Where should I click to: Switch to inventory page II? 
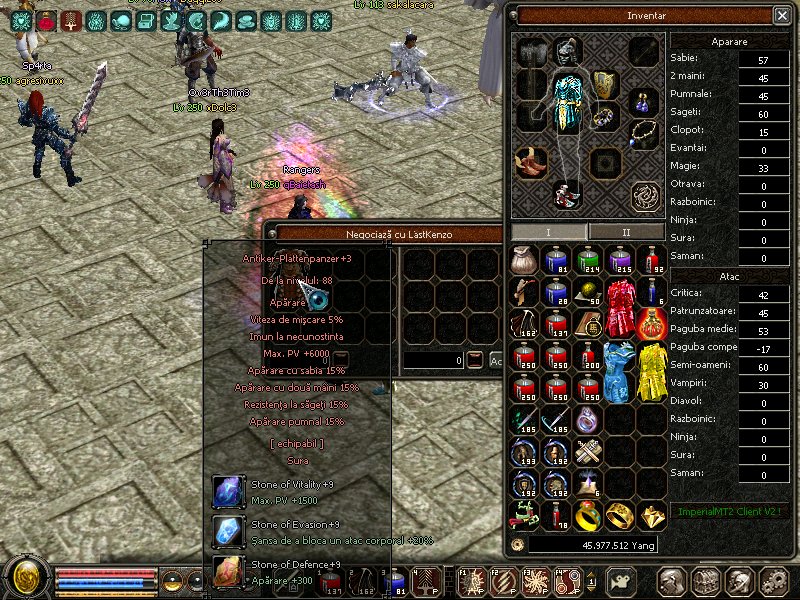[626, 232]
